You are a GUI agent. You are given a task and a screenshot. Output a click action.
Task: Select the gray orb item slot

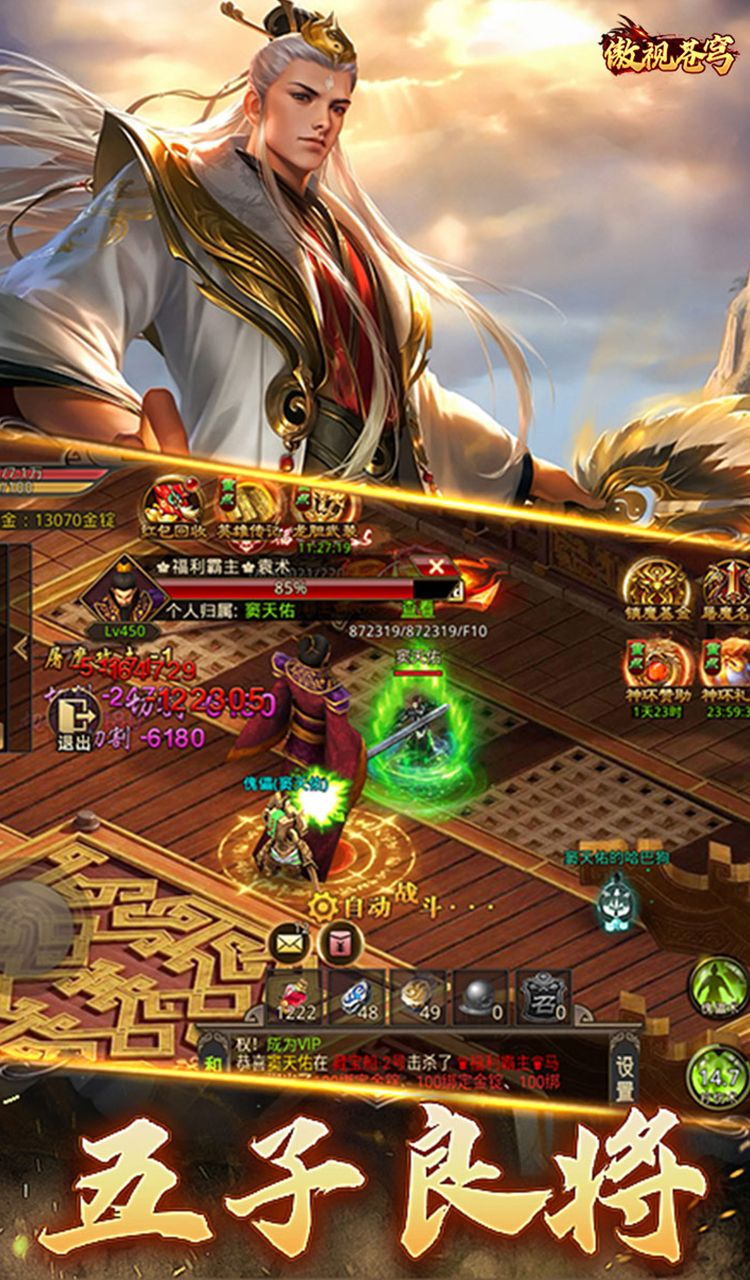482,997
